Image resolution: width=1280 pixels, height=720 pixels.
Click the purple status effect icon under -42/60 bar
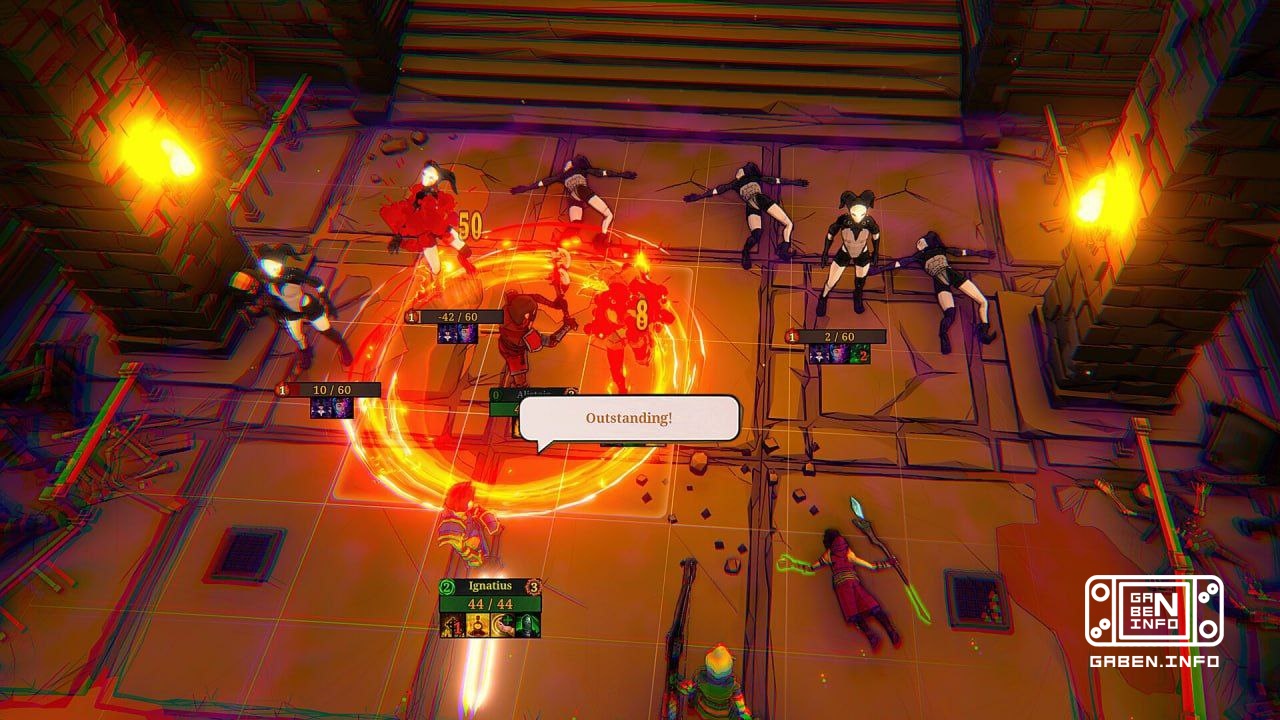click(450, 335)
